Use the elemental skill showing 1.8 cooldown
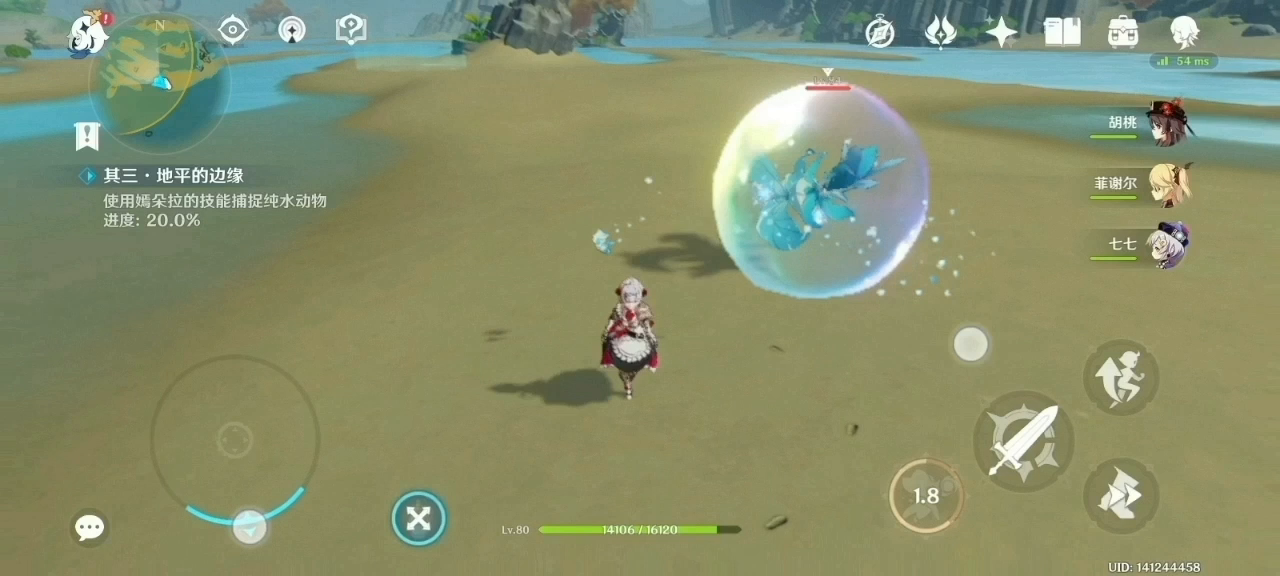 pos(926,495)
